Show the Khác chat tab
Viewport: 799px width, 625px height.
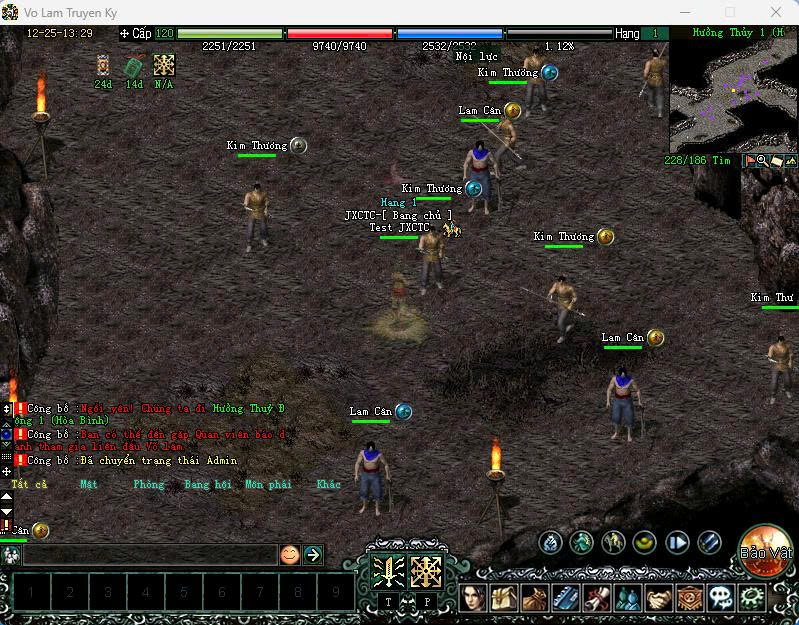[328, 485]
